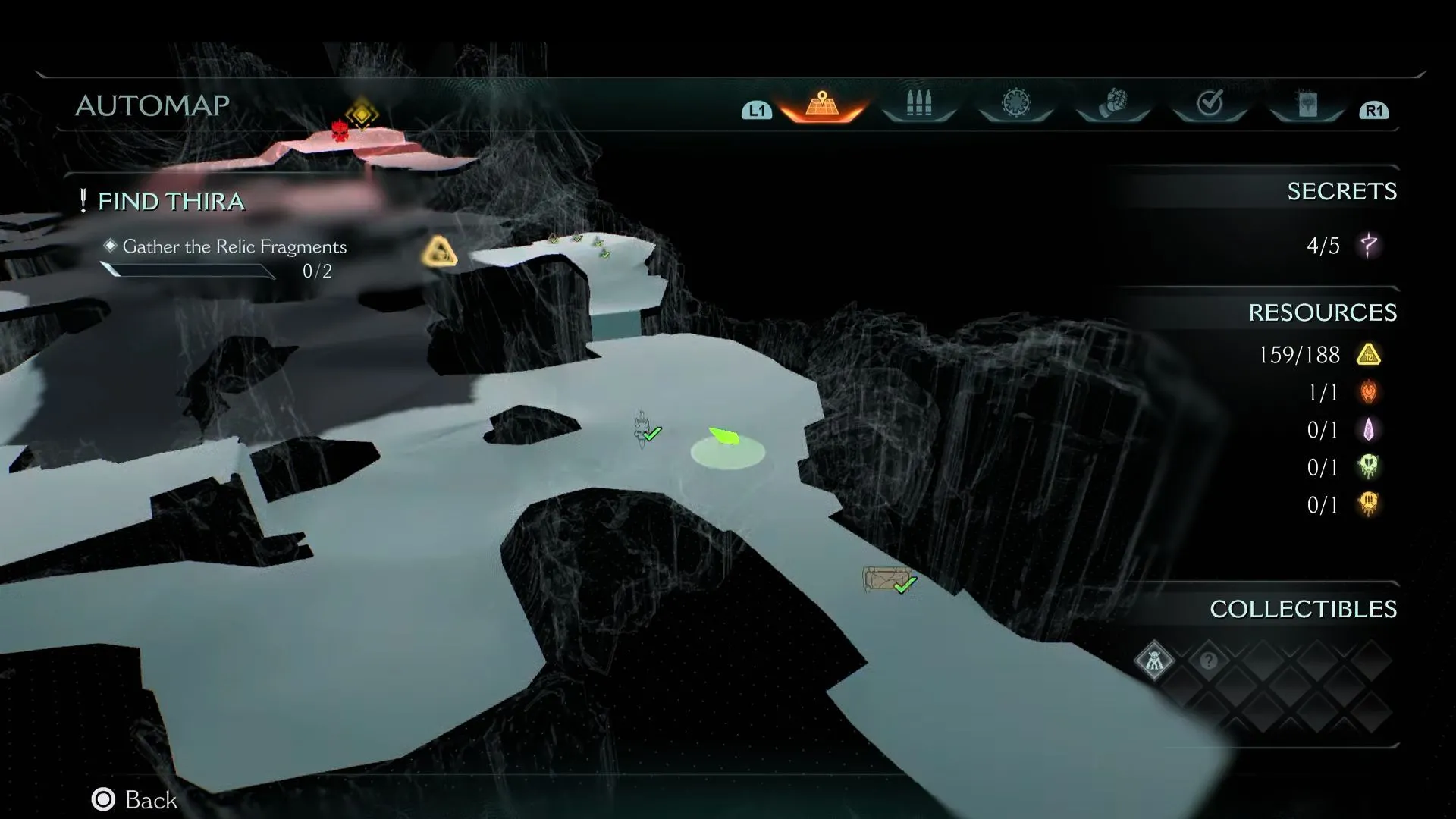Open the checkmark challenges tab
Image resolution: width=1456 pixels, height=819 pixels.
(1210, 104)
